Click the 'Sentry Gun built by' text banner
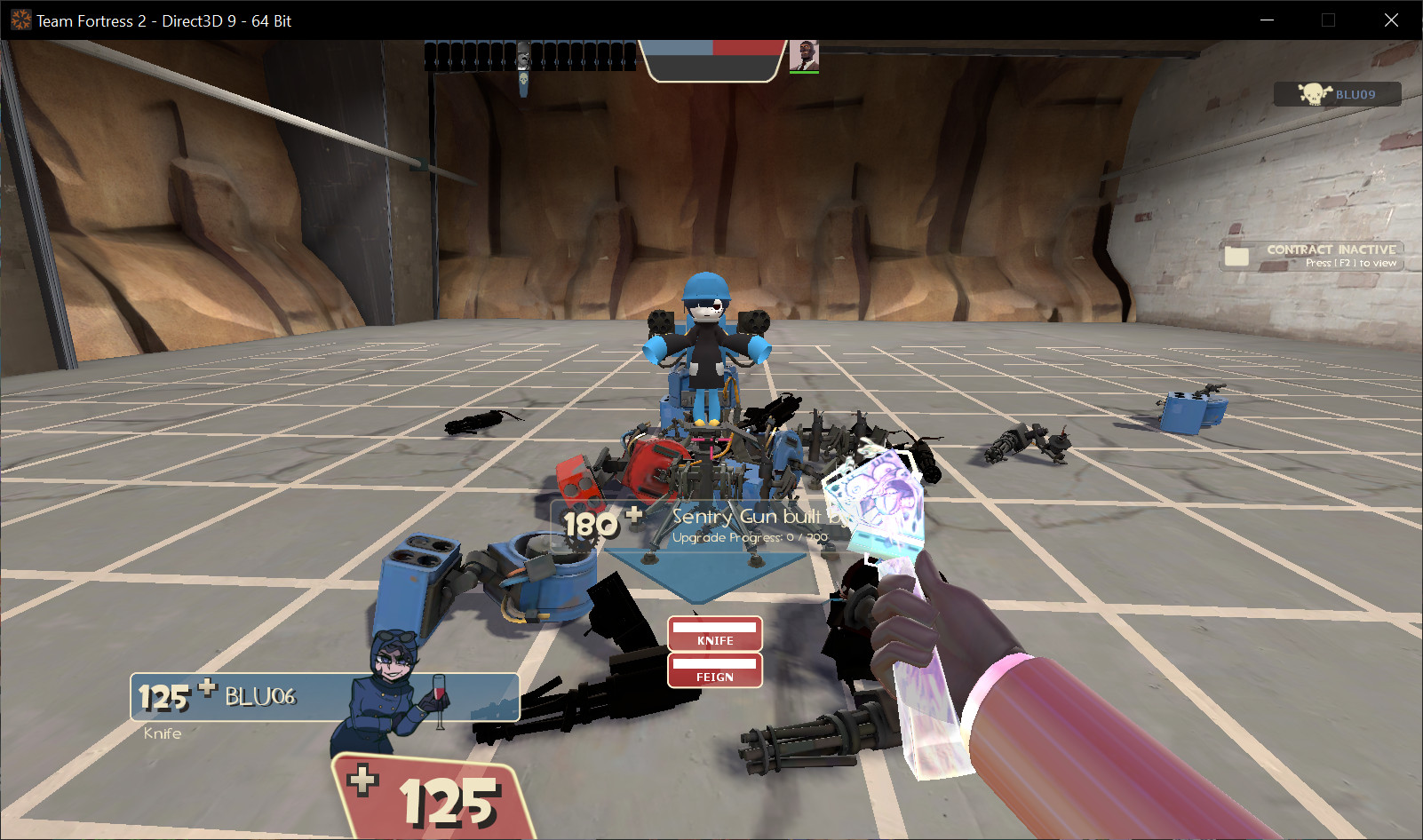Screen dimensions: 1423x840 tap(755, 517)
